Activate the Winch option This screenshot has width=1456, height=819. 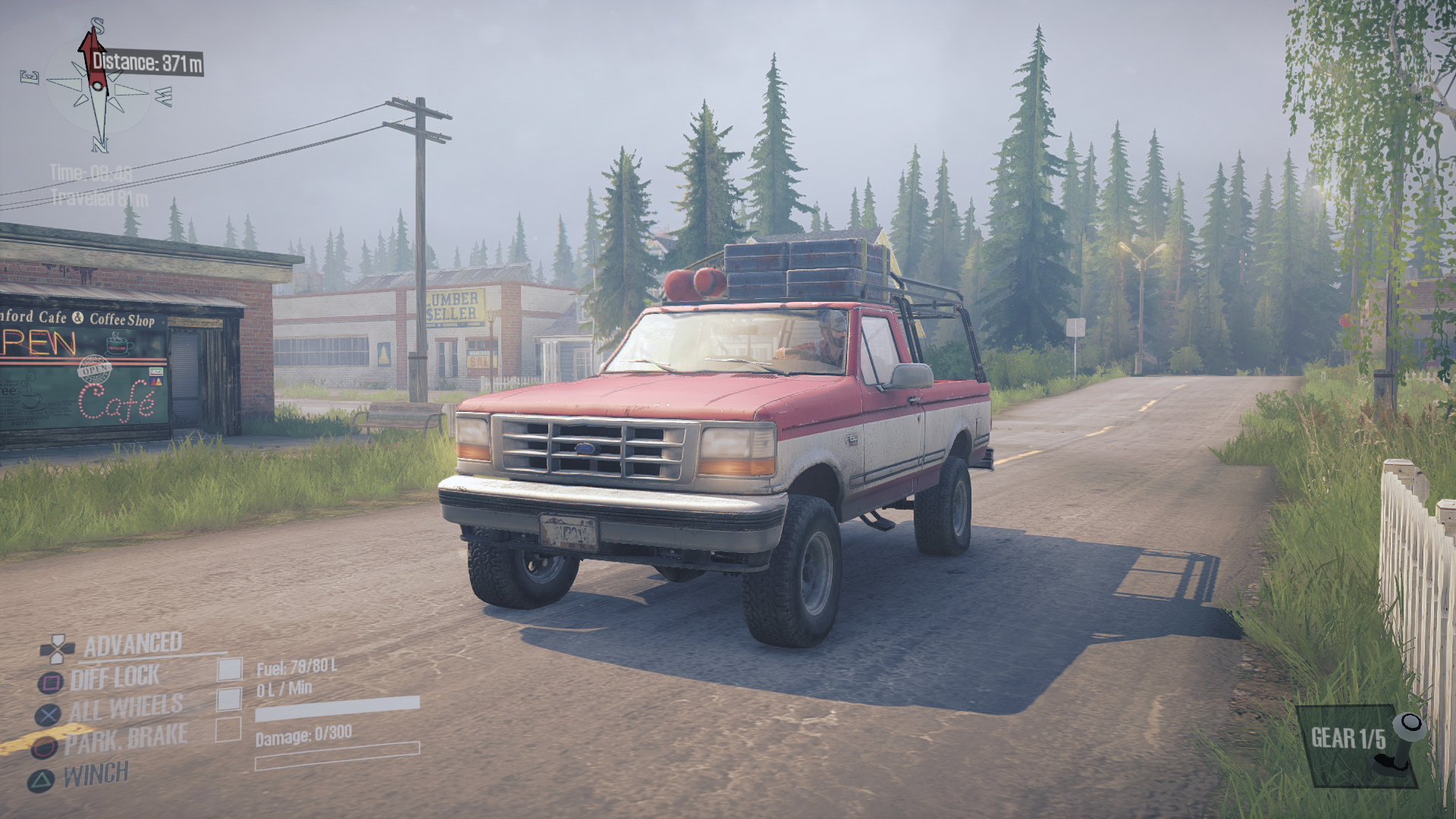96,775
